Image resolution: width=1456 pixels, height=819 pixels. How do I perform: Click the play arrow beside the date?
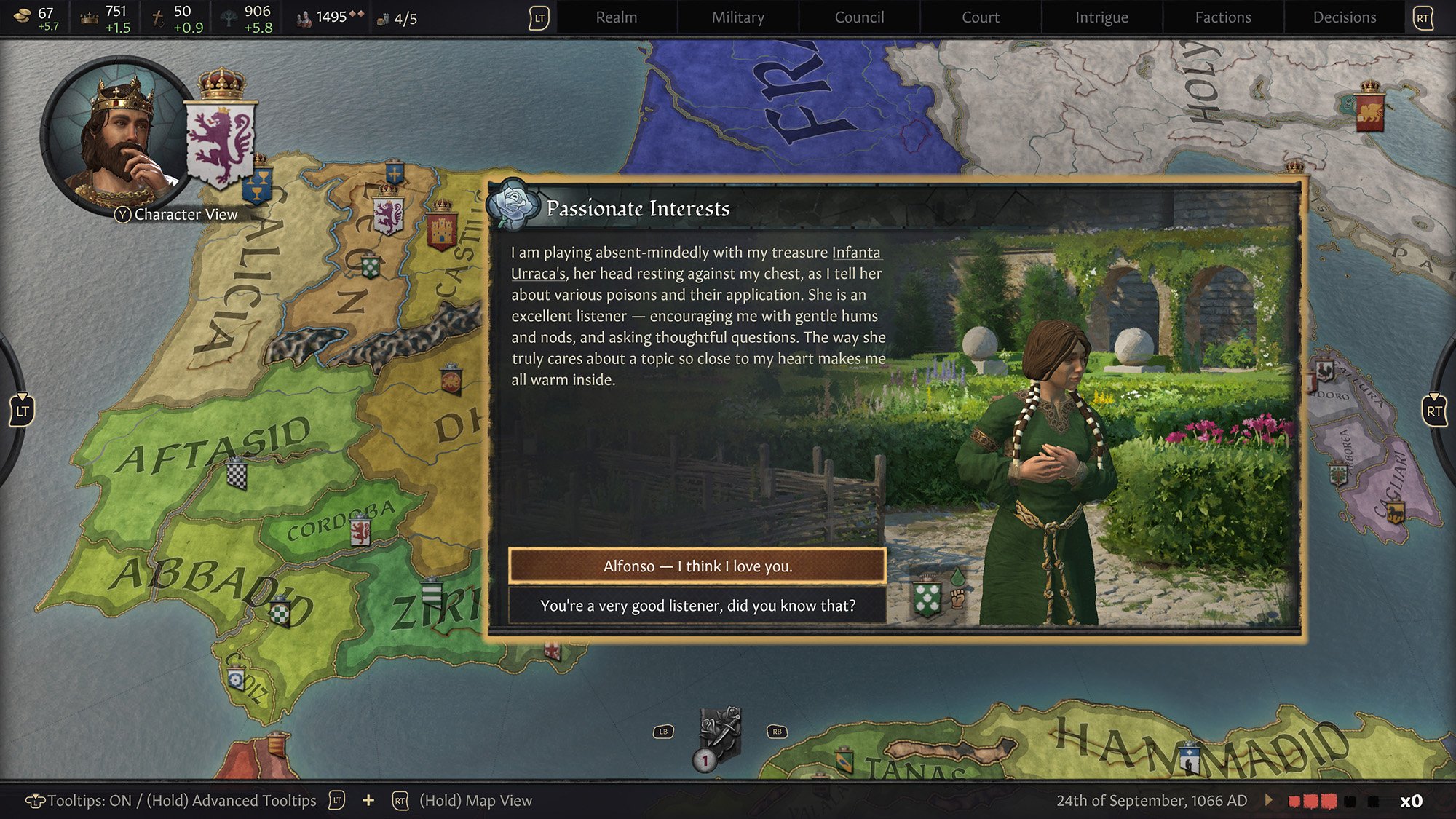point(1269,800)
